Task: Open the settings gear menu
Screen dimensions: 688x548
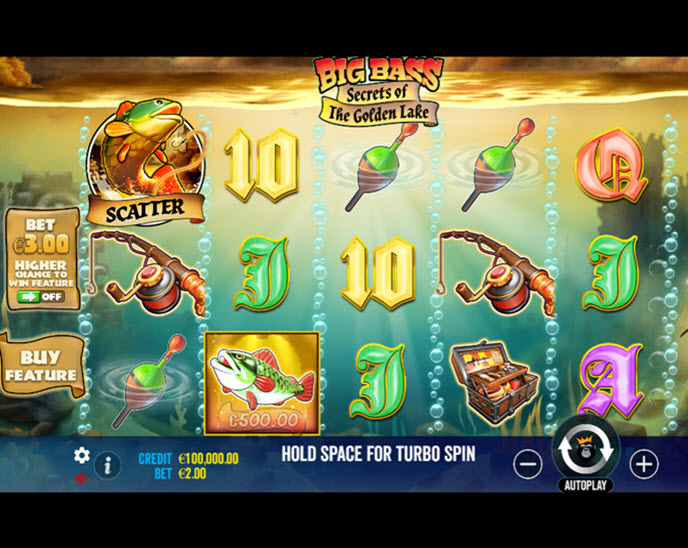Action: [82, 456]
